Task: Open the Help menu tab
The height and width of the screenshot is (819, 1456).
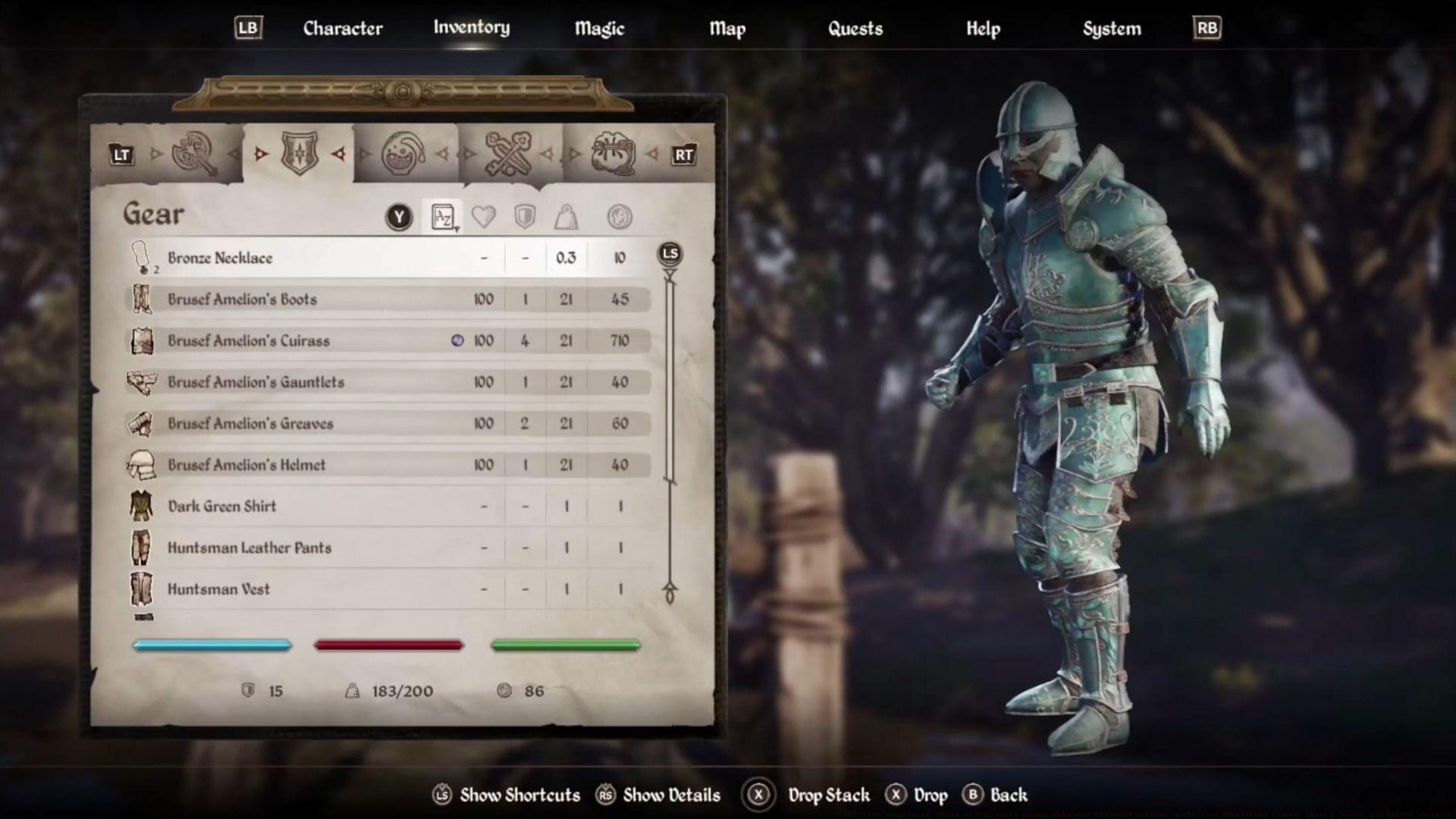Action: pyautogui.click(x=983, y=29)
